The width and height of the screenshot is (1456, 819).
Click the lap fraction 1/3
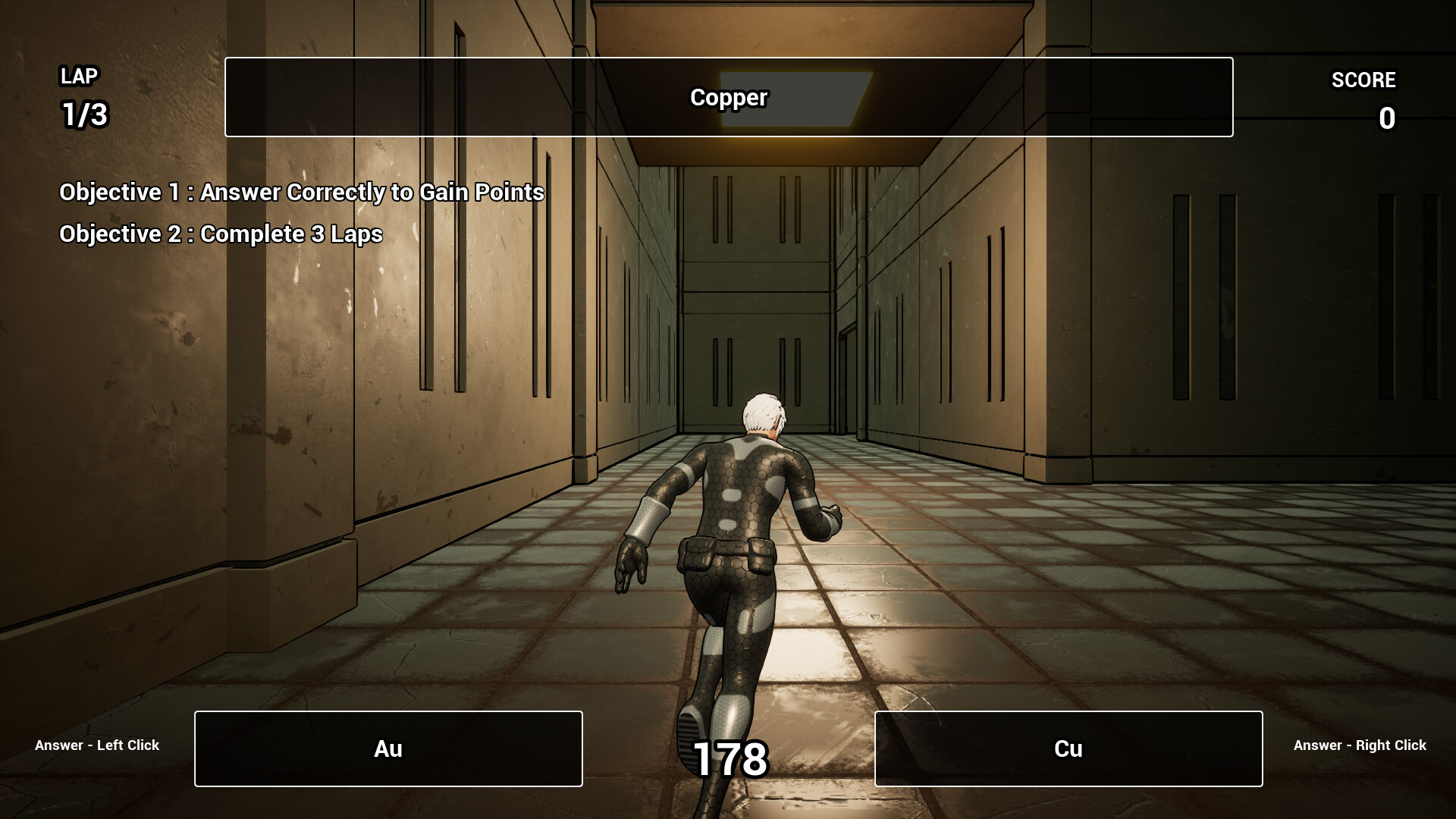(x=83, y=115)
